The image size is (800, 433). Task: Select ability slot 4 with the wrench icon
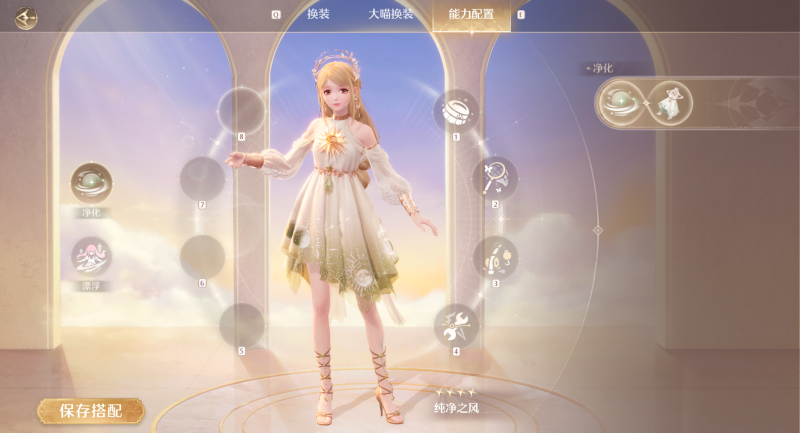tap(456, 324)
